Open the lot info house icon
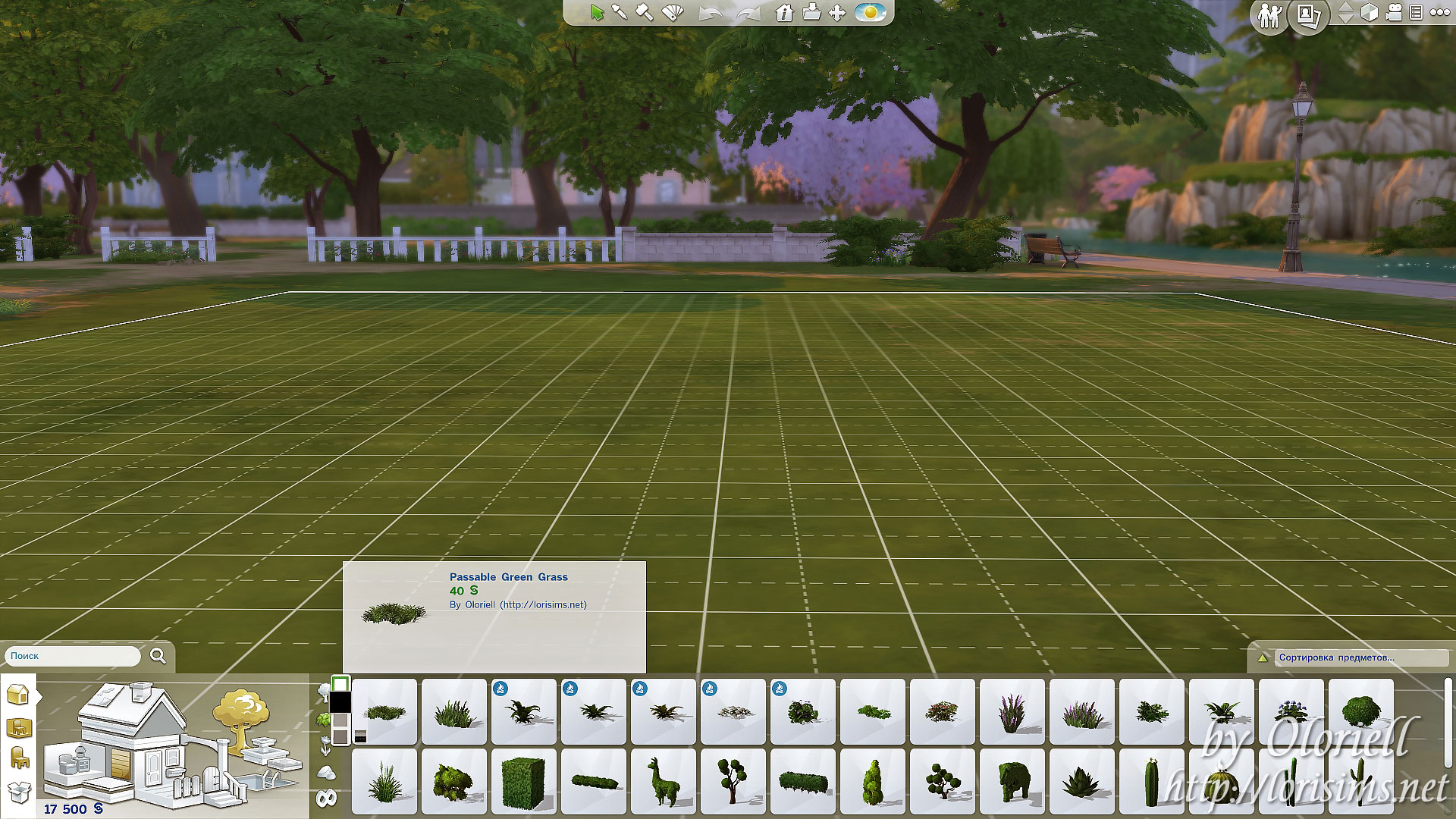Viewport: 1456px width, 819px height. point(784,13)
